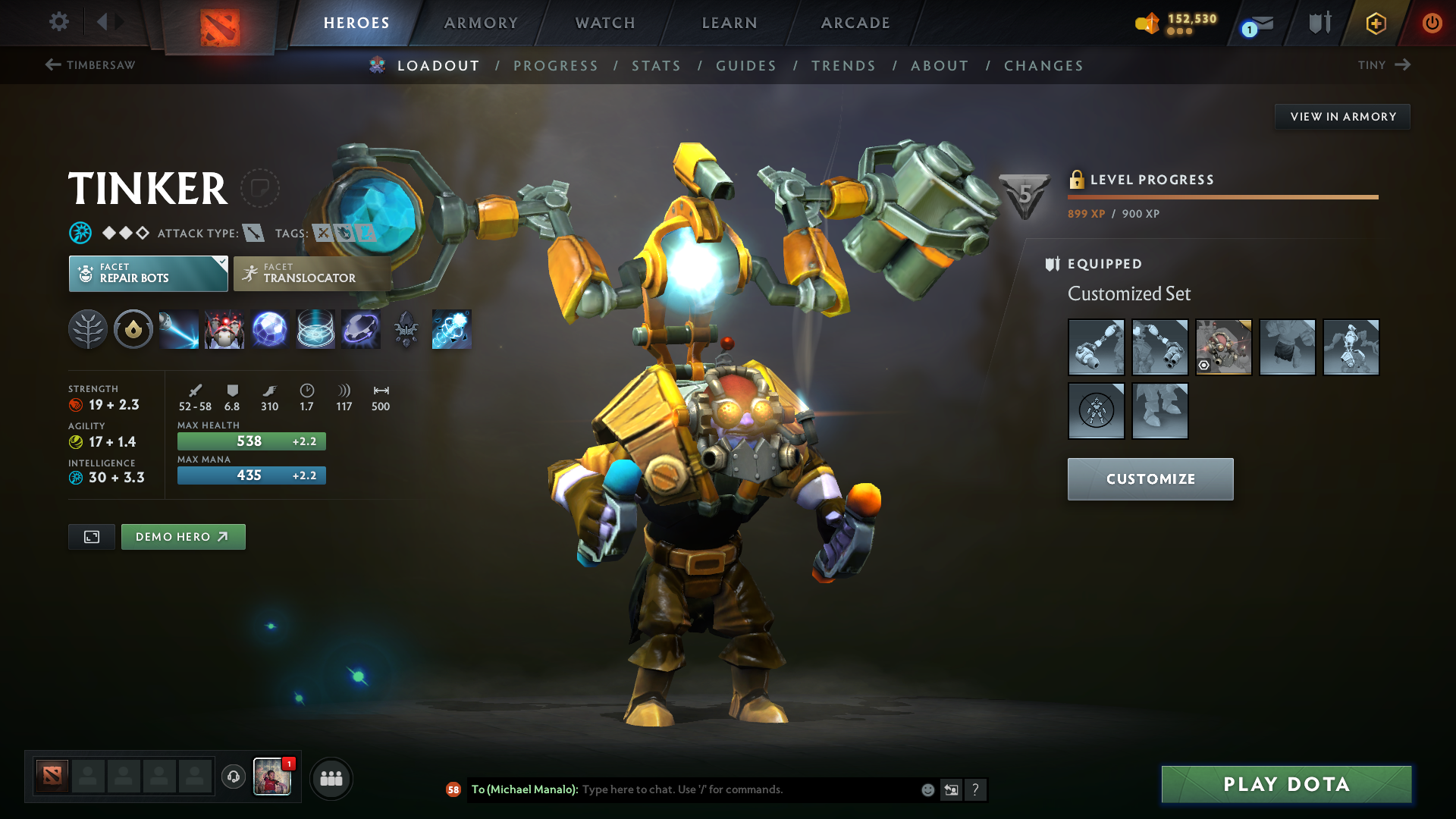Open the ARMORY menu
Viewport: 1456px width, 819px height.
coord(480,23)
